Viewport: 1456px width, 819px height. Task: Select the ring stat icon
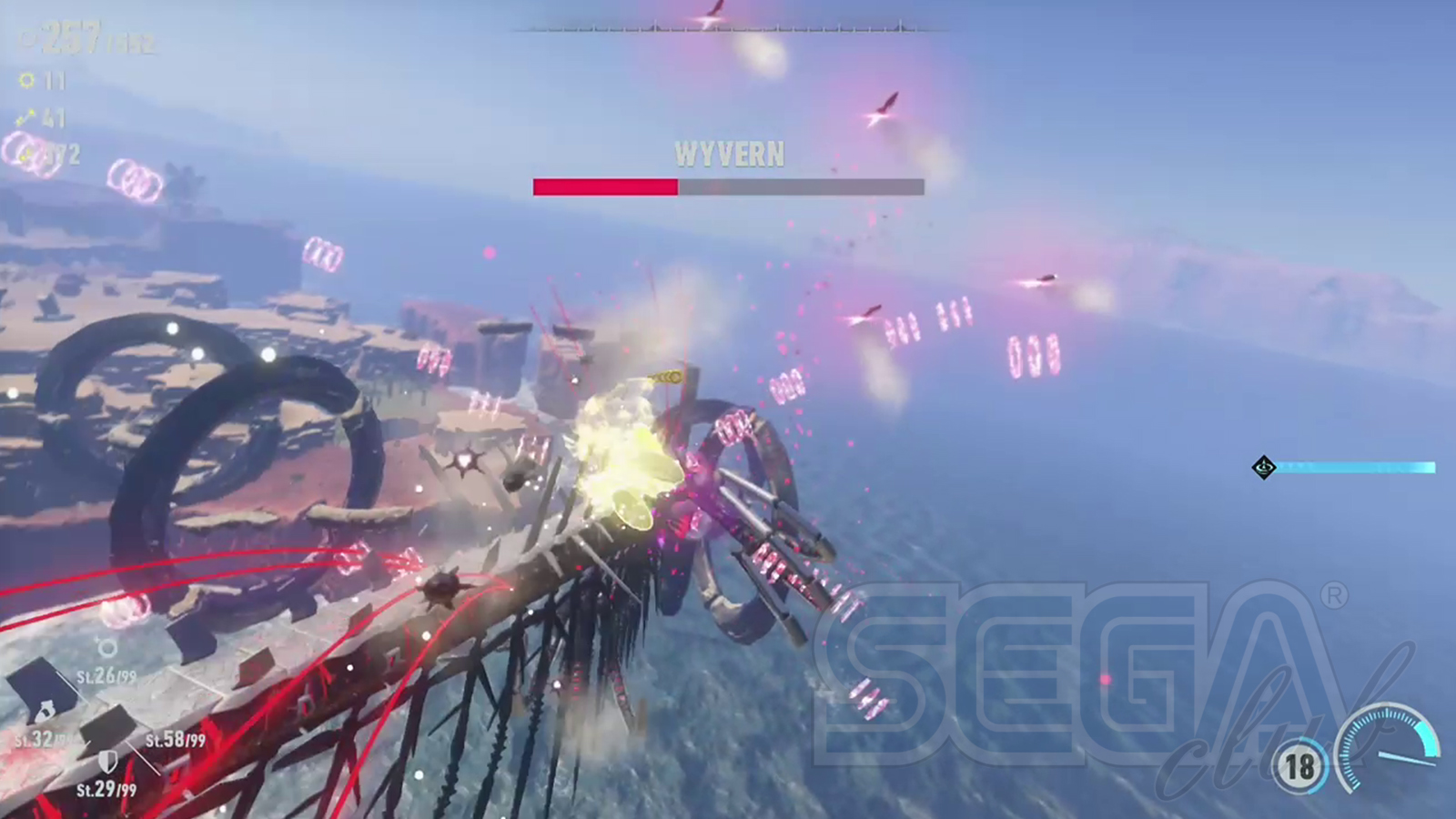coord(107,648)
